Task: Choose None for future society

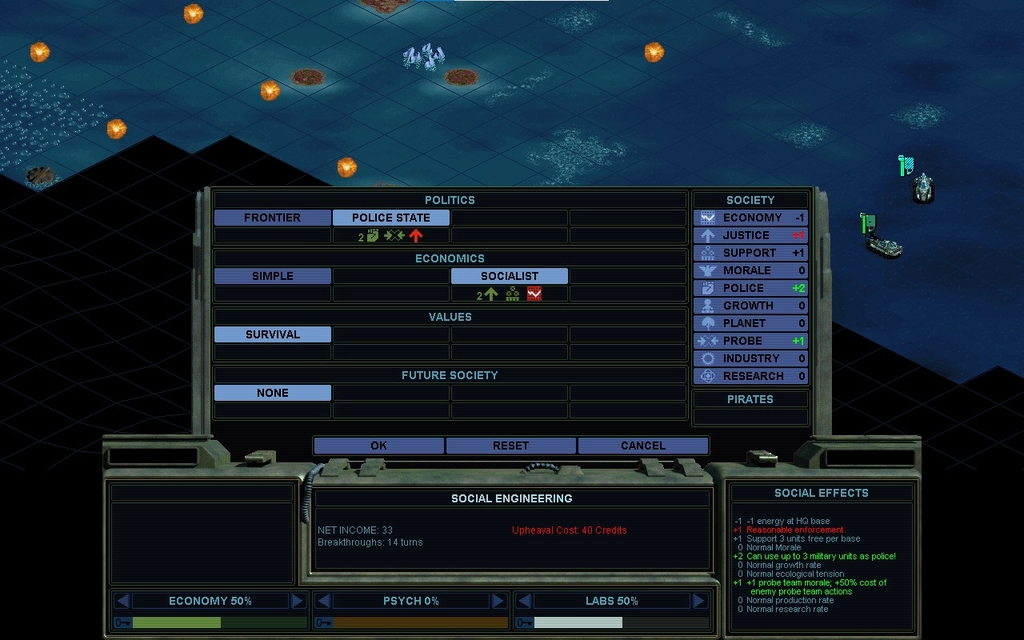Action: 272,393
